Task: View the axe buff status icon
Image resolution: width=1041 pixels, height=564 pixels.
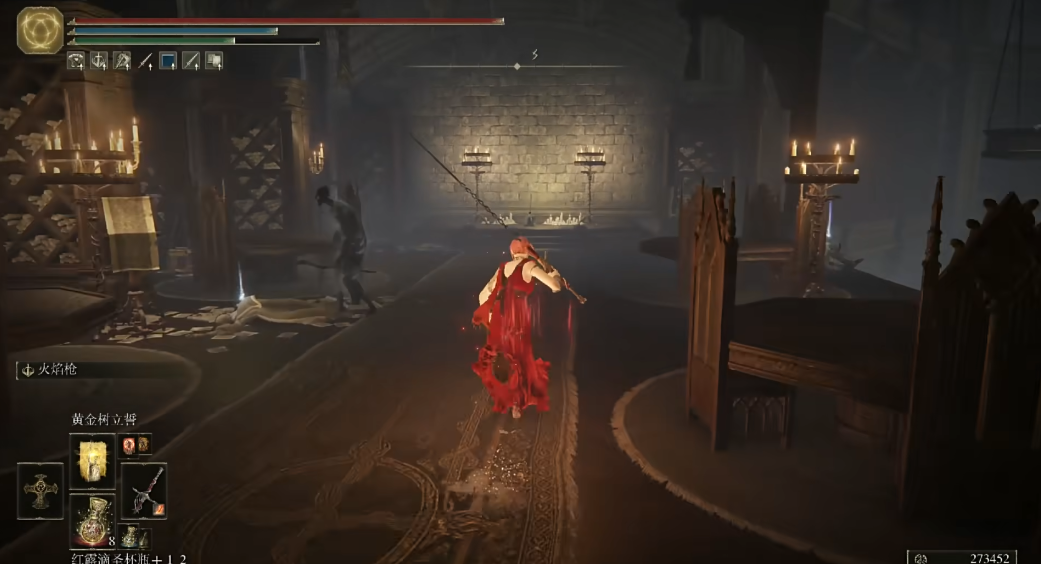Action: (122, 61)
